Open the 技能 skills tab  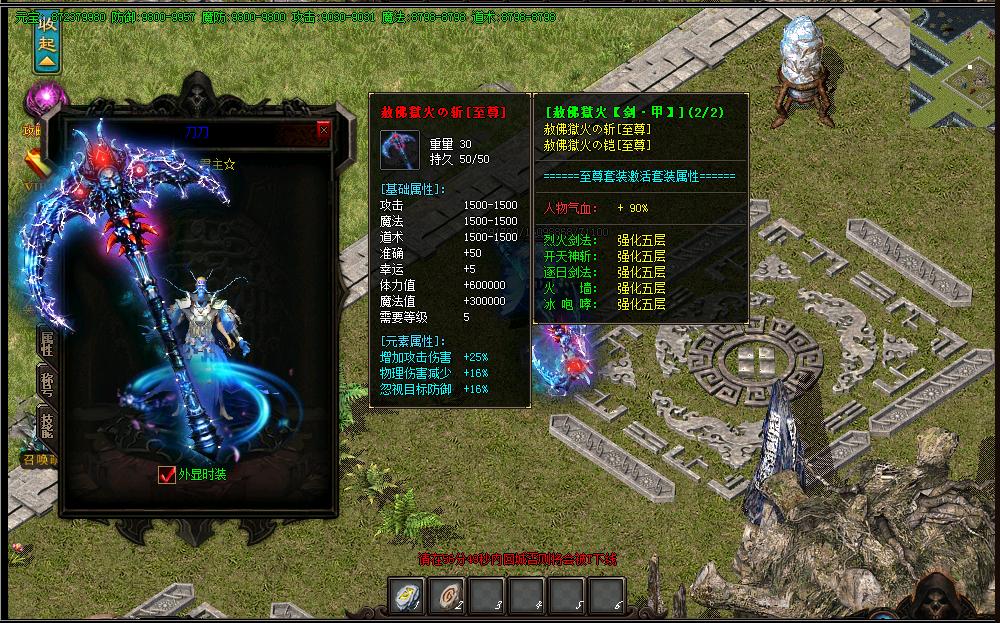(x=47, y=425)
